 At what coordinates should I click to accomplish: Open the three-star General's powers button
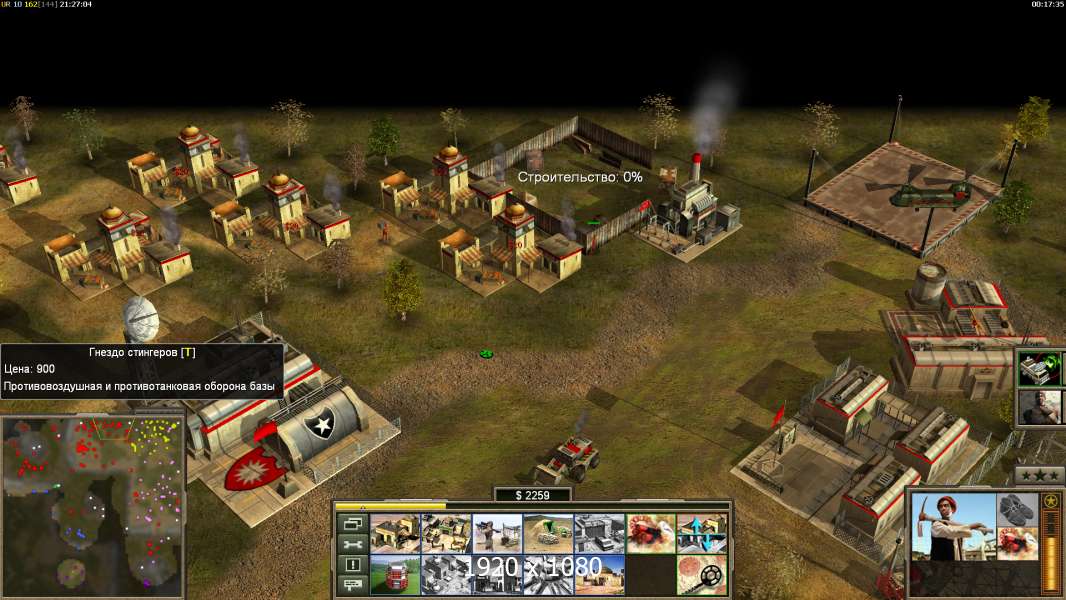pos(1039,475)
